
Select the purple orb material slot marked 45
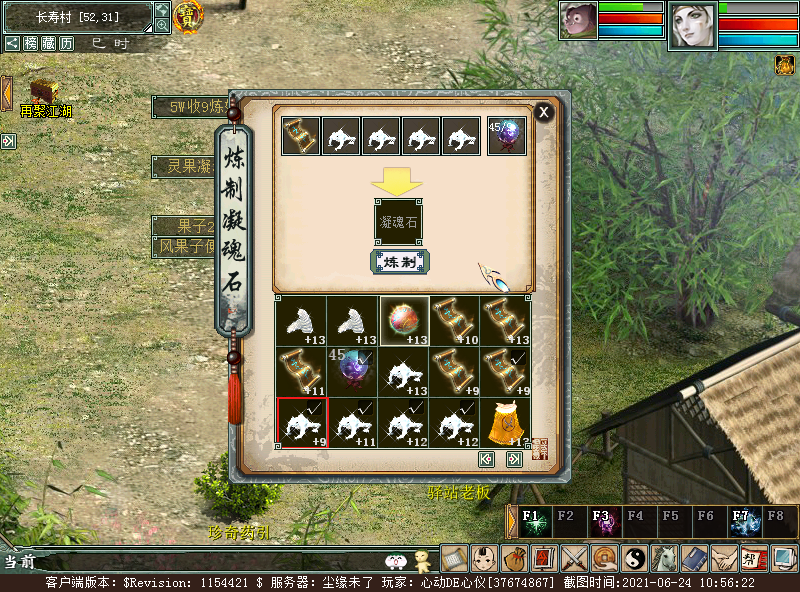point(506,136)
